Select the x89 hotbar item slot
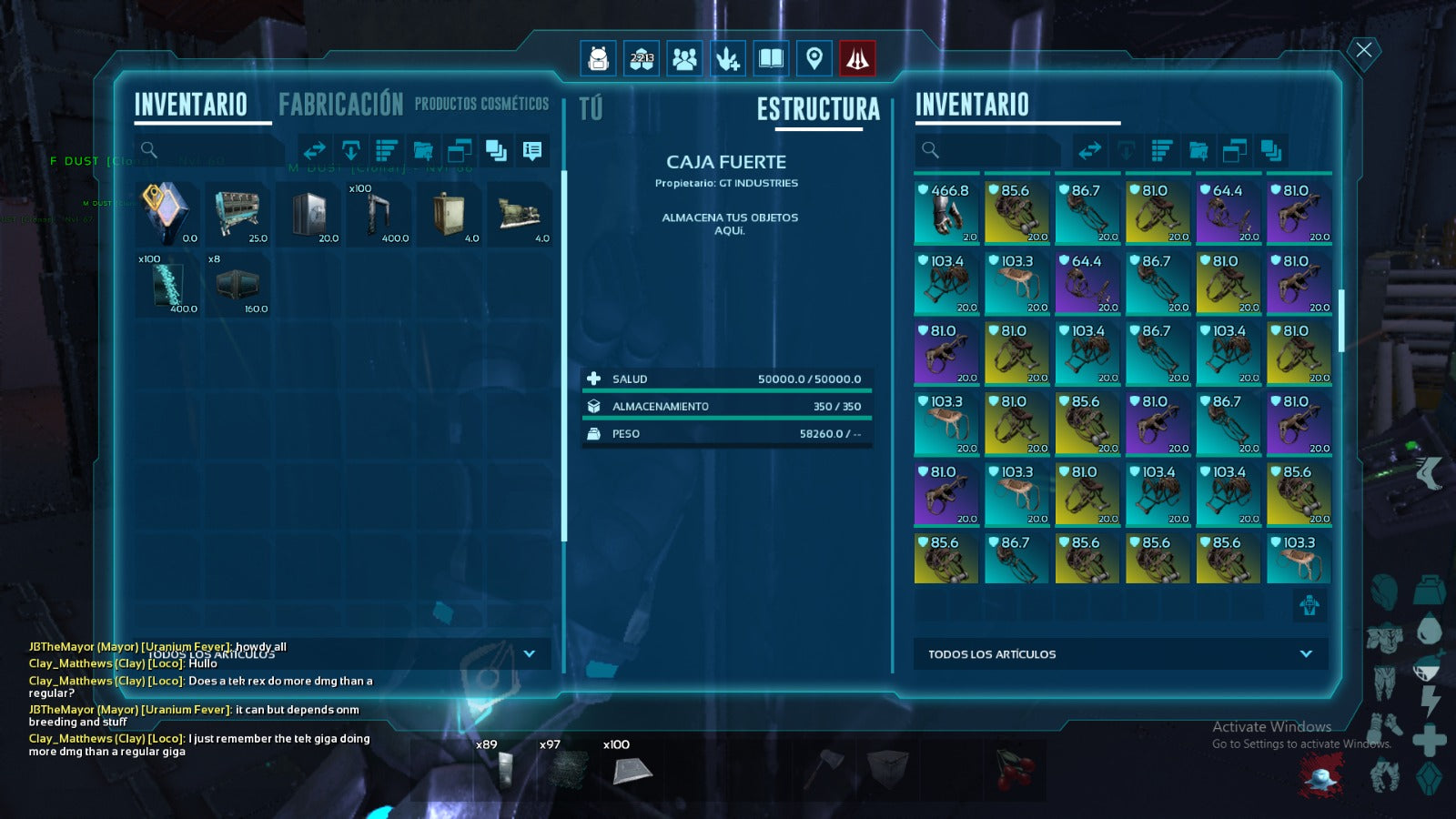 pos(505,767)
